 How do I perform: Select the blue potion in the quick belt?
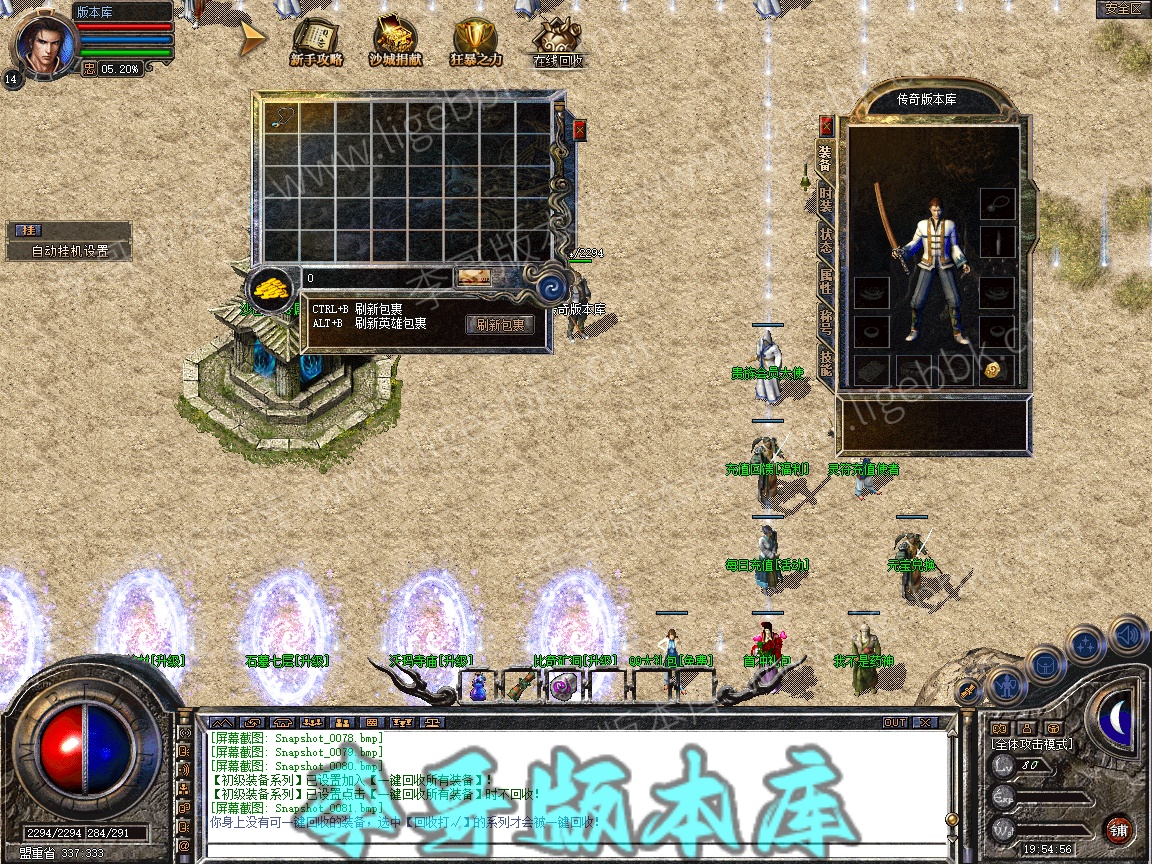479,686
